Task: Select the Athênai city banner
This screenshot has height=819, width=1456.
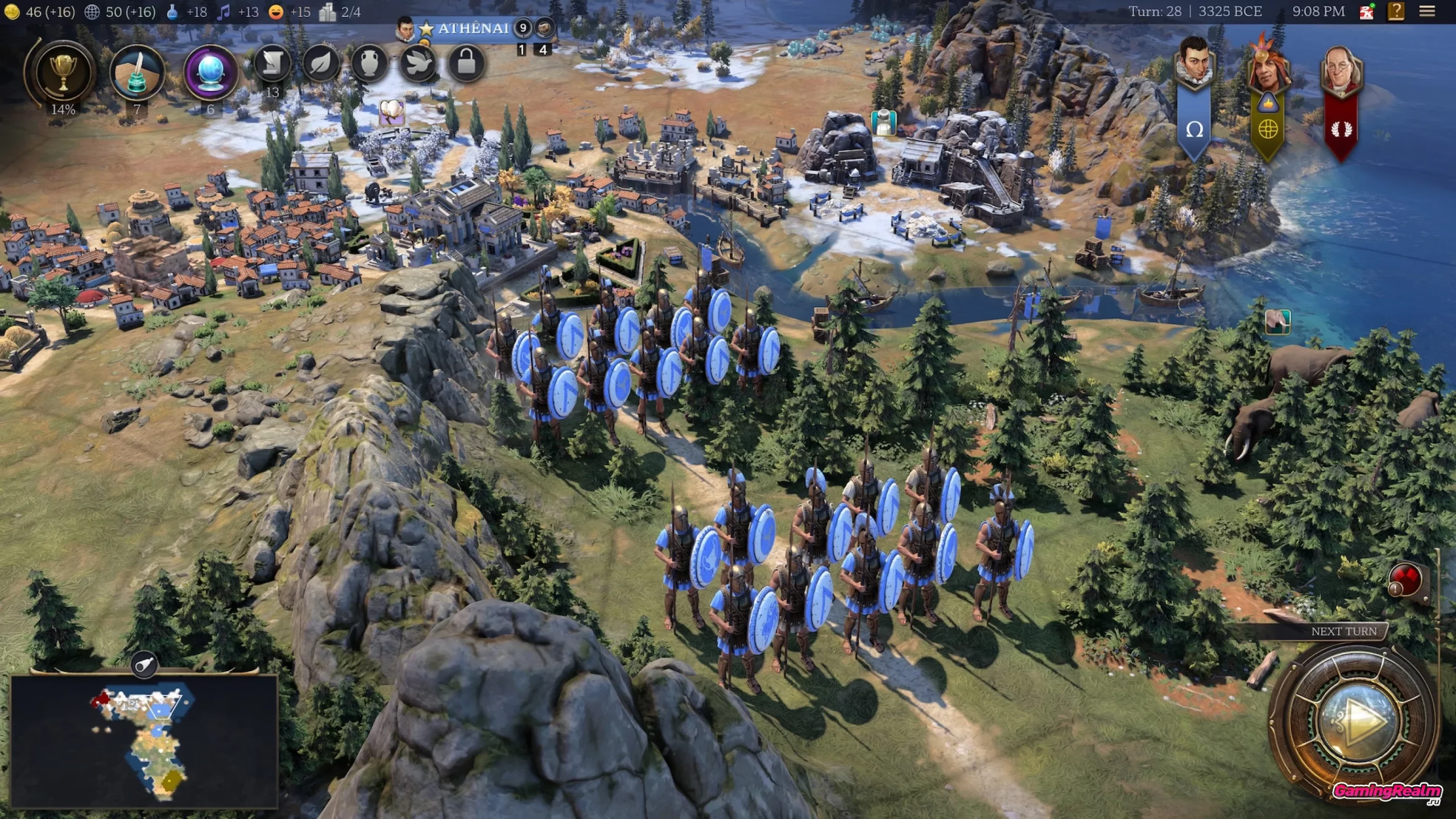Action: click(472, 28)
